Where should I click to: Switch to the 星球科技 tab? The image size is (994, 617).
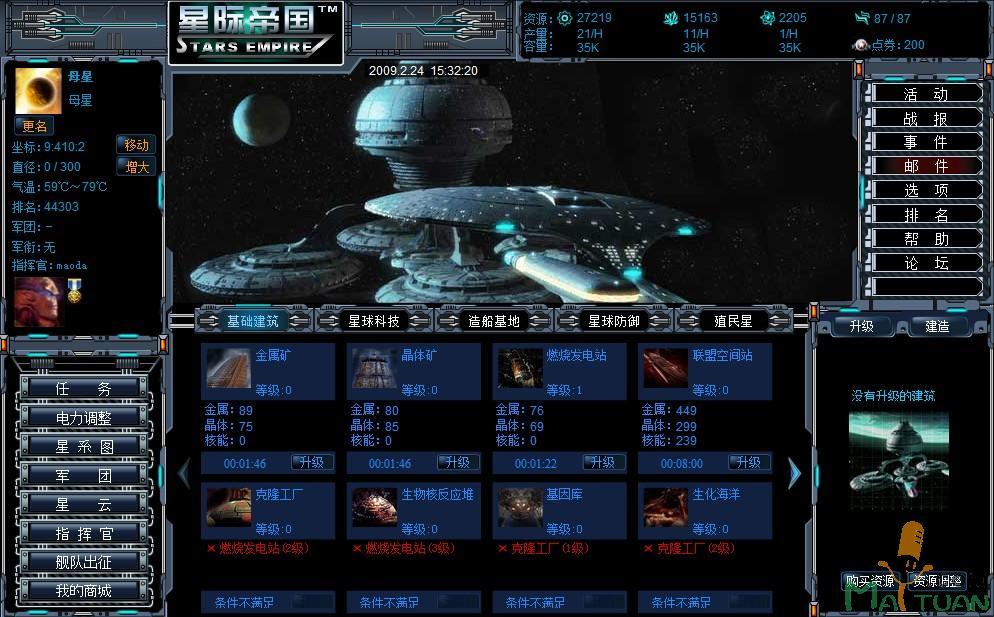(374, 321)
